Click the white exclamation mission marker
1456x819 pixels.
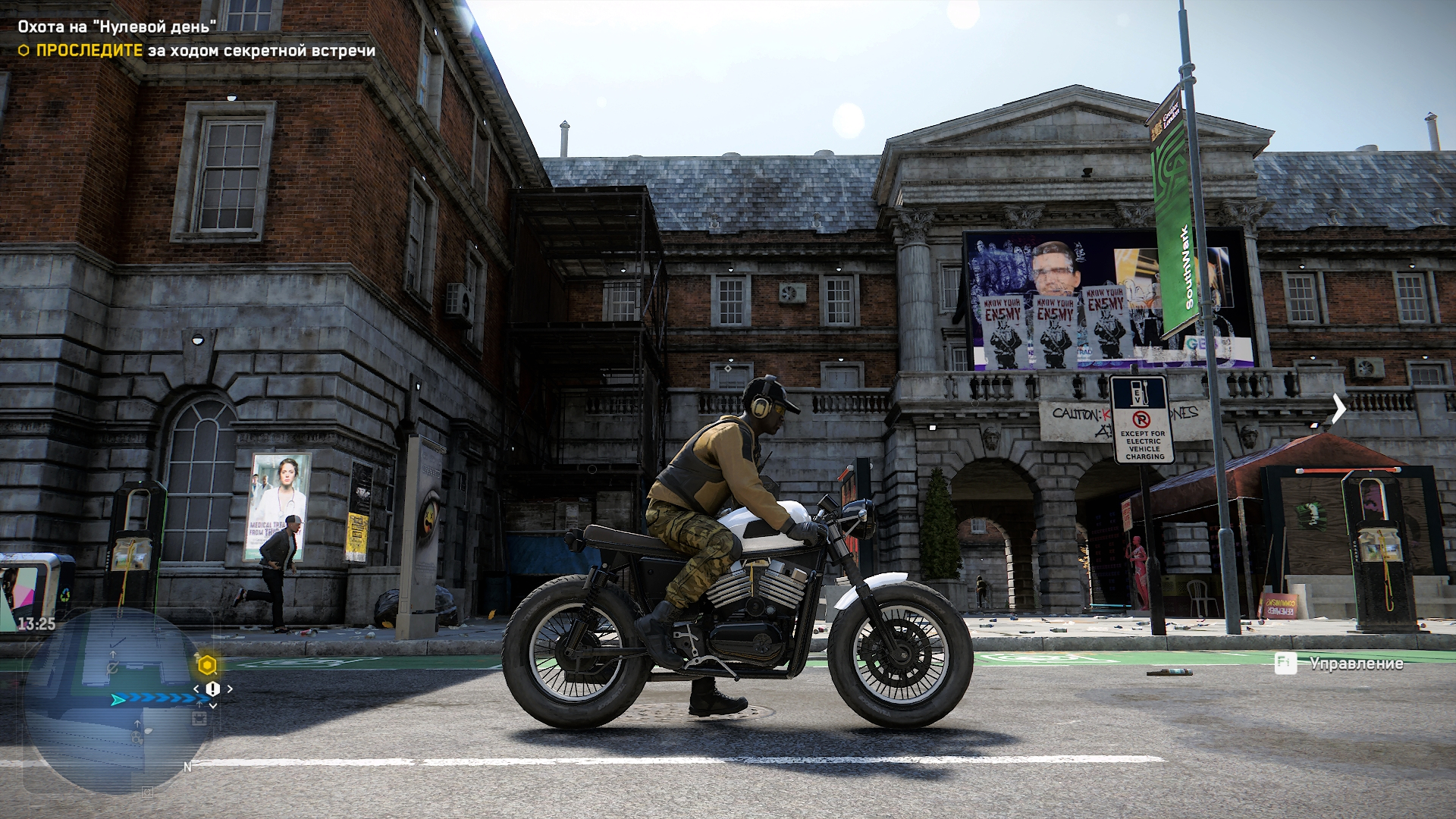(213, 689)
